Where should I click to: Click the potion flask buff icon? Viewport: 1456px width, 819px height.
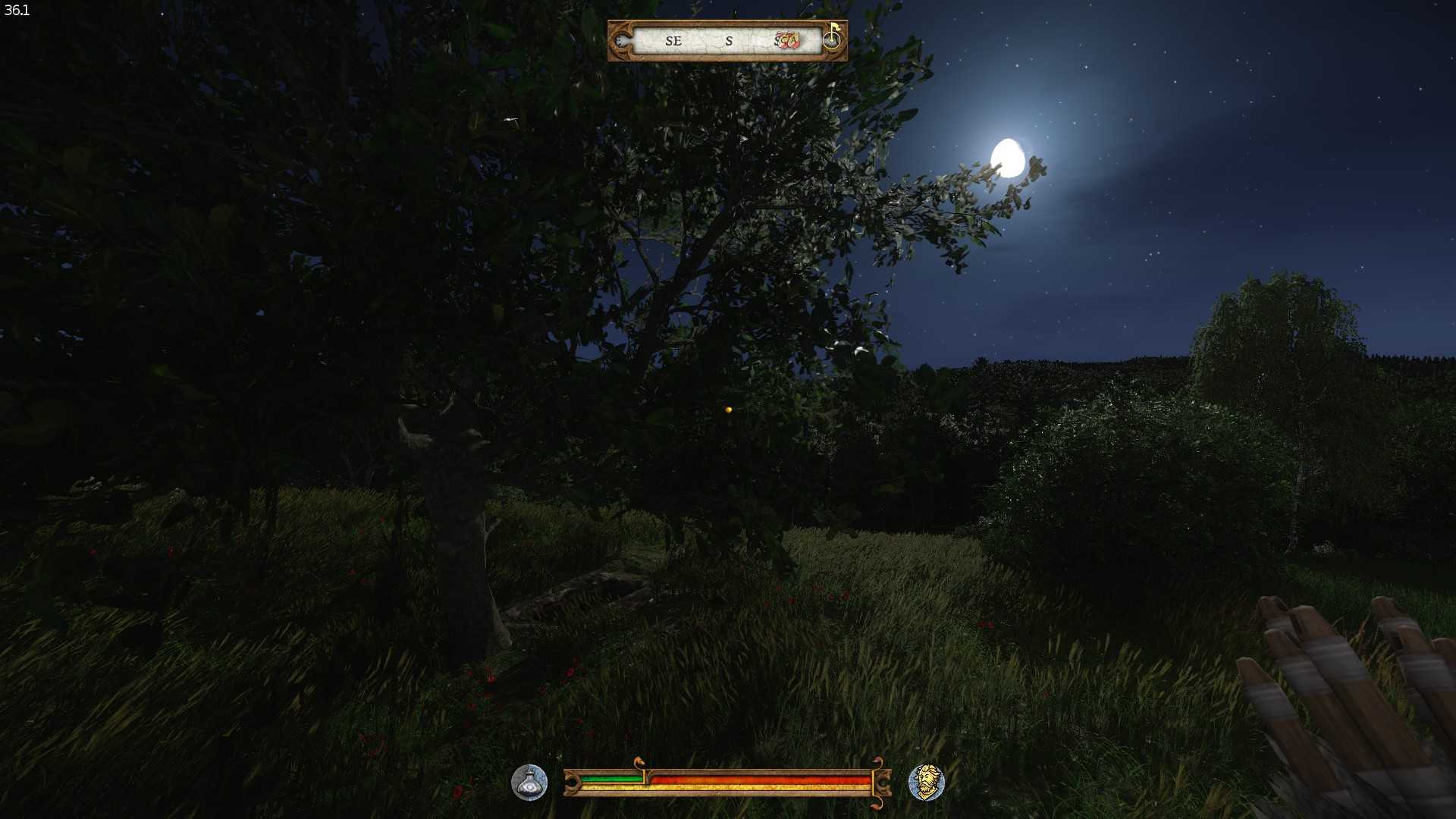tap(529, 783)
